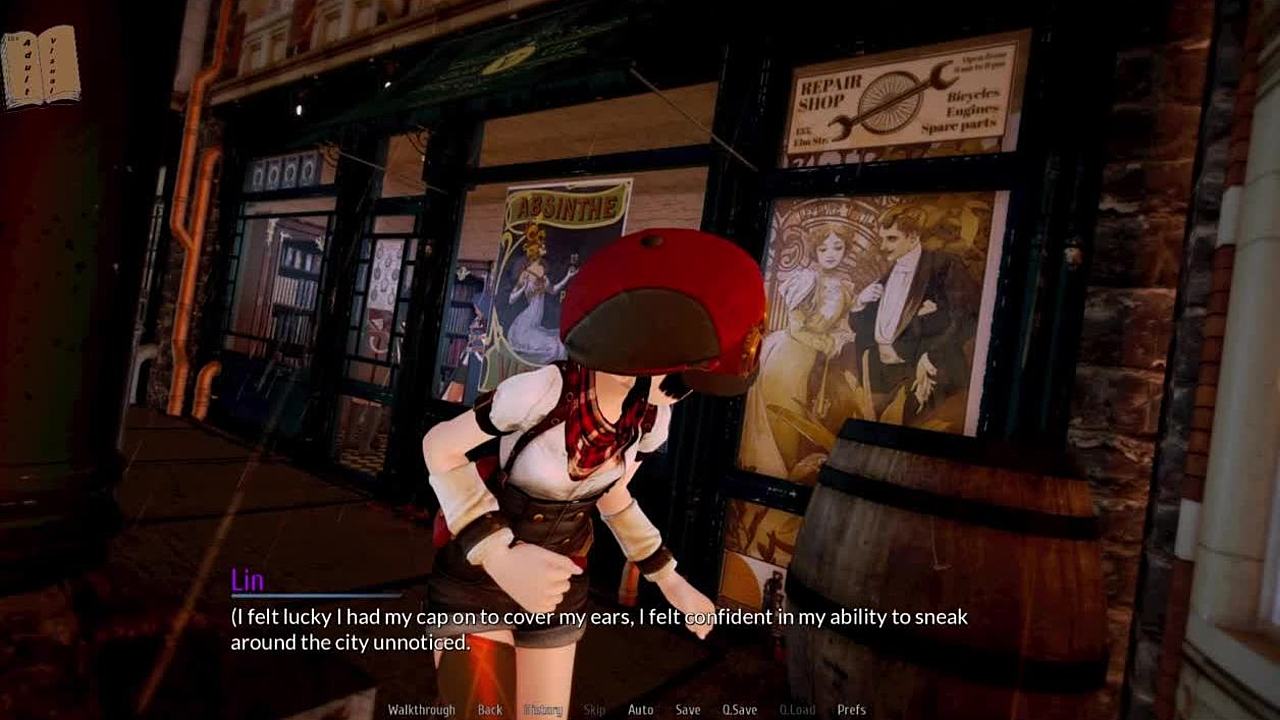Quick load with Q.Load

(797, 710)
